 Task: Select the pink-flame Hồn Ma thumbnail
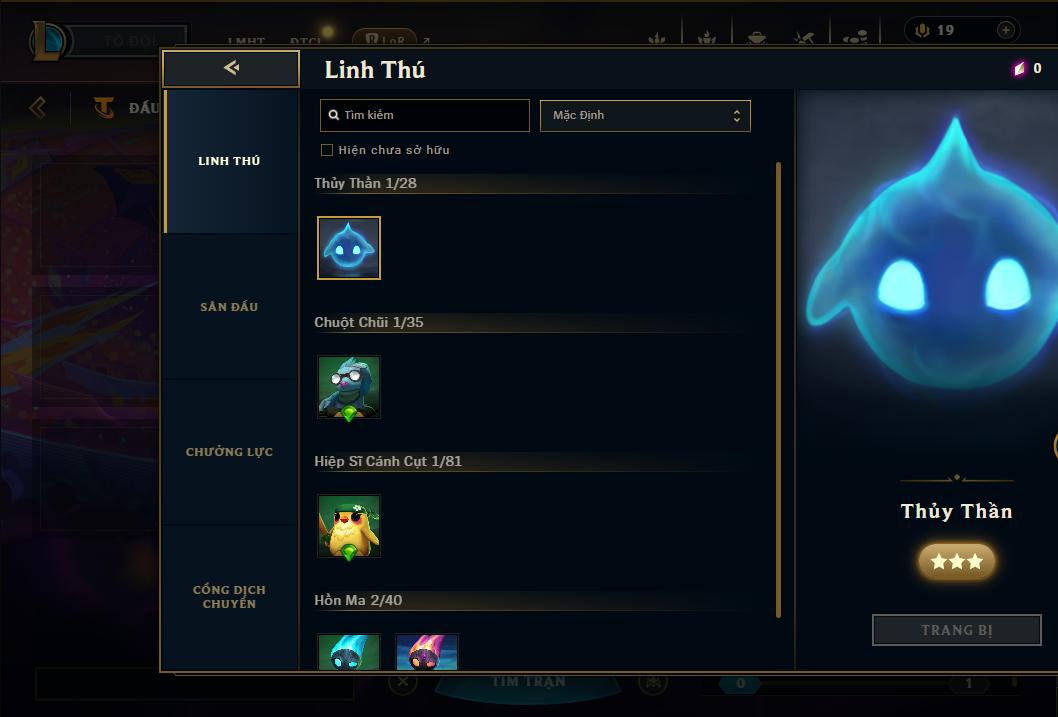427,652
